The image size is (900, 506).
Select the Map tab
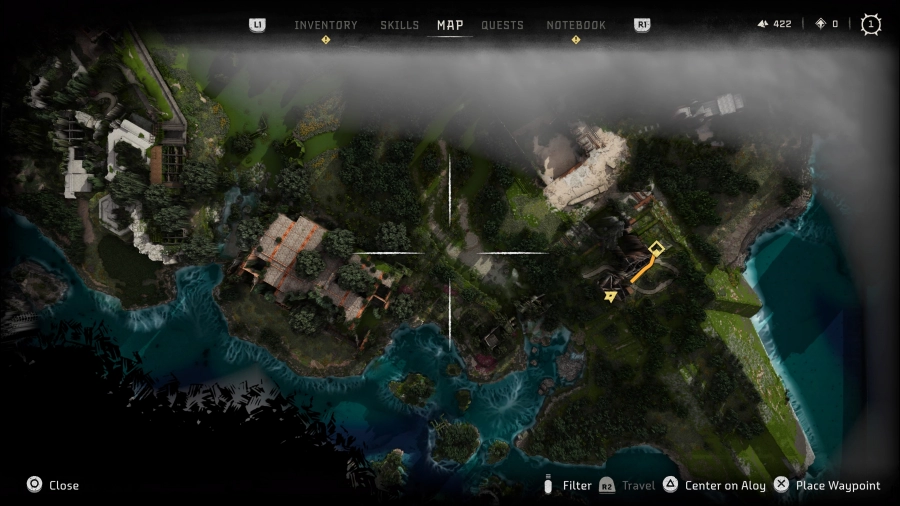450,25
